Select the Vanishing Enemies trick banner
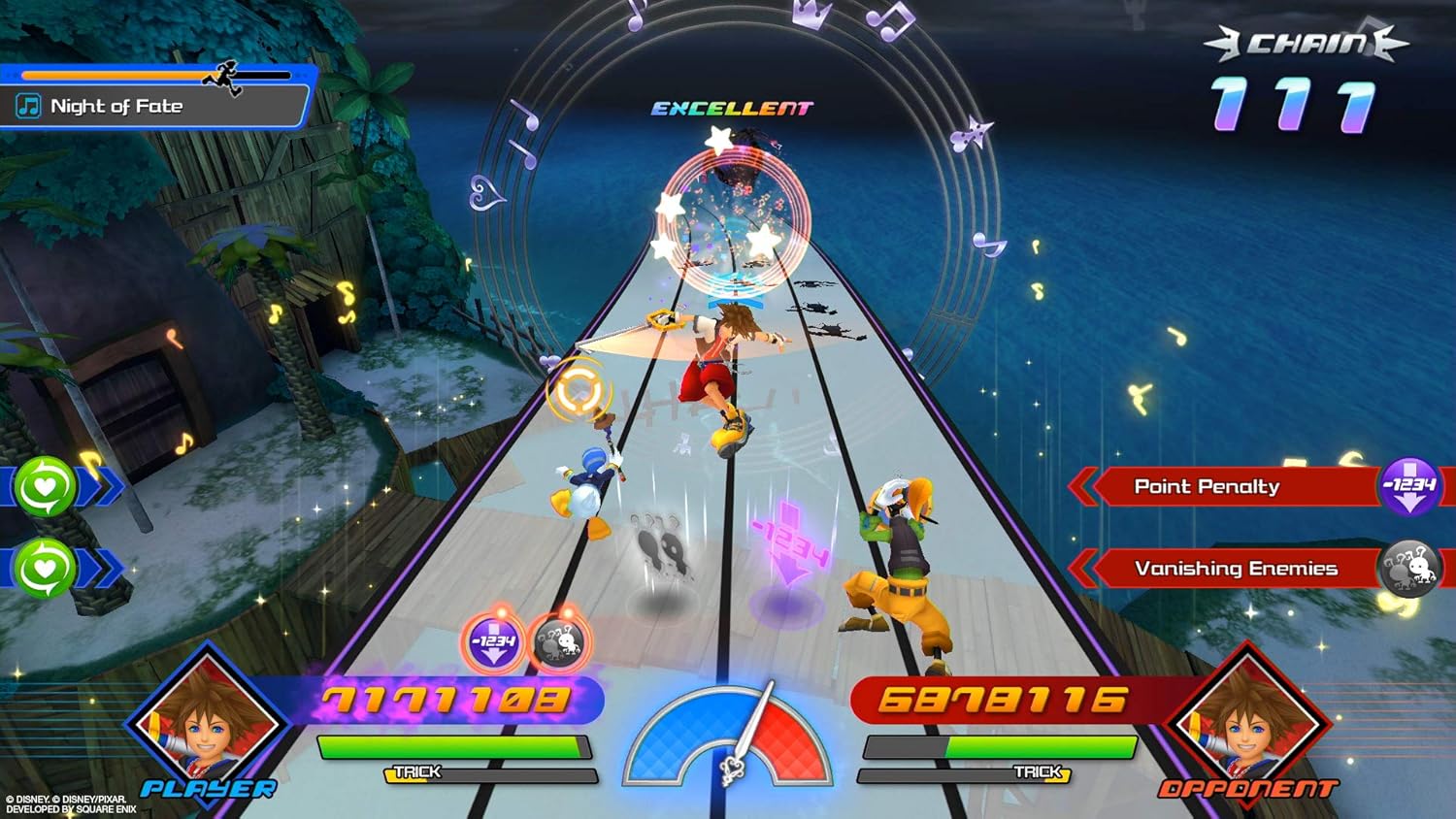This screenshot has height=819, width=1456. click(1235, 569)
